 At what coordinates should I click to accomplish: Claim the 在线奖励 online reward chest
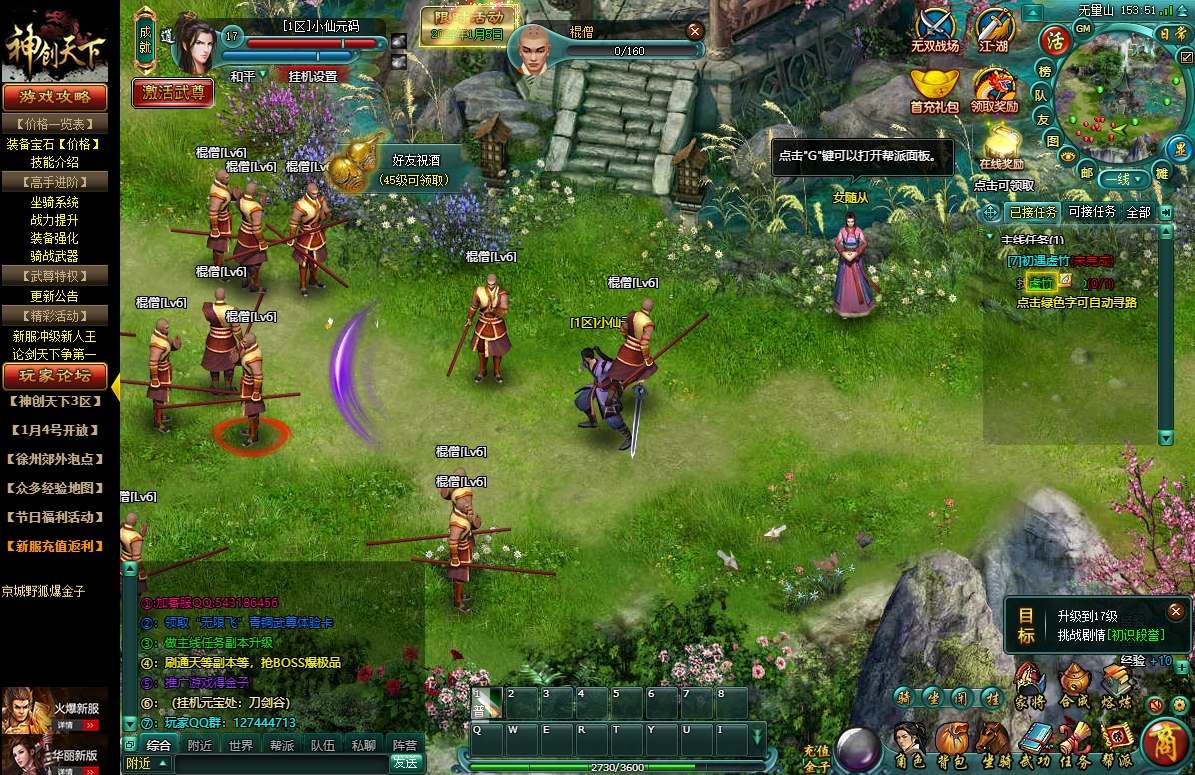tap(1001, 146)
